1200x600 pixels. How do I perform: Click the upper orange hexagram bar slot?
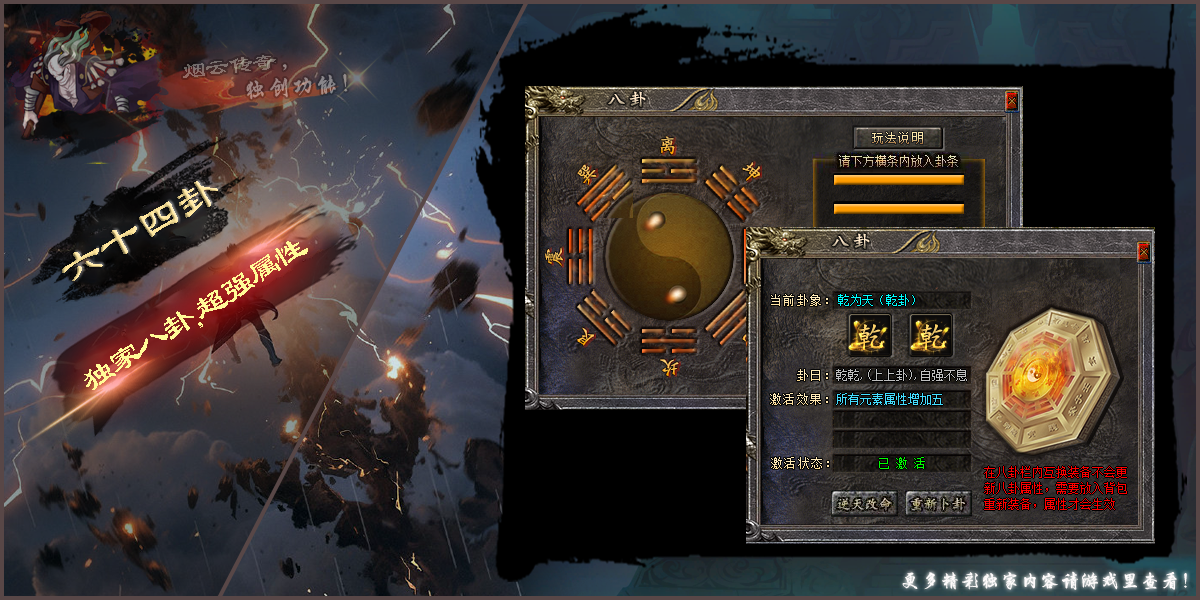(x=898, y=180)
